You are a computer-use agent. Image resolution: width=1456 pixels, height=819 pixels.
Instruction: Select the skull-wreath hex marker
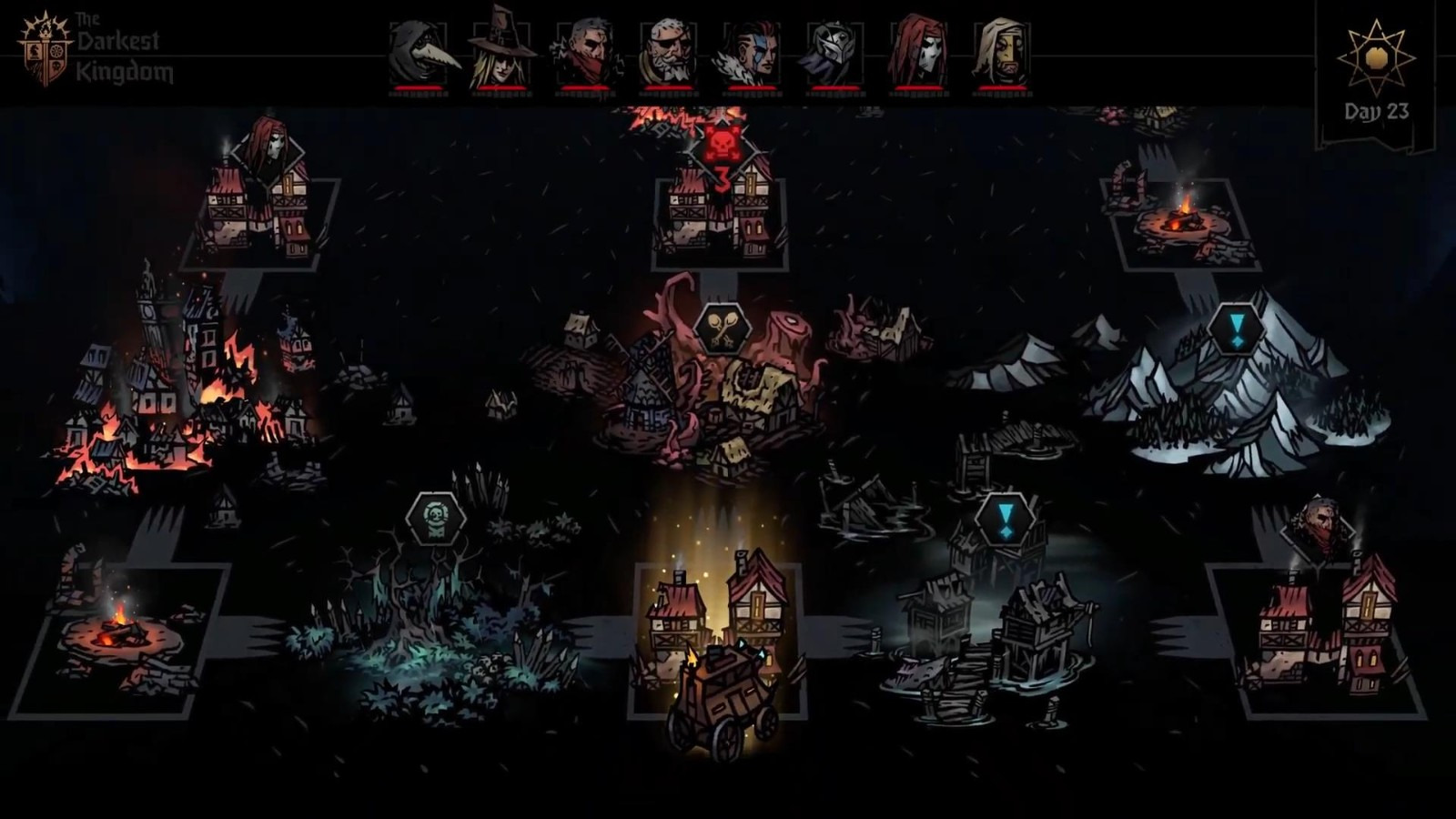tap(436, 519)
